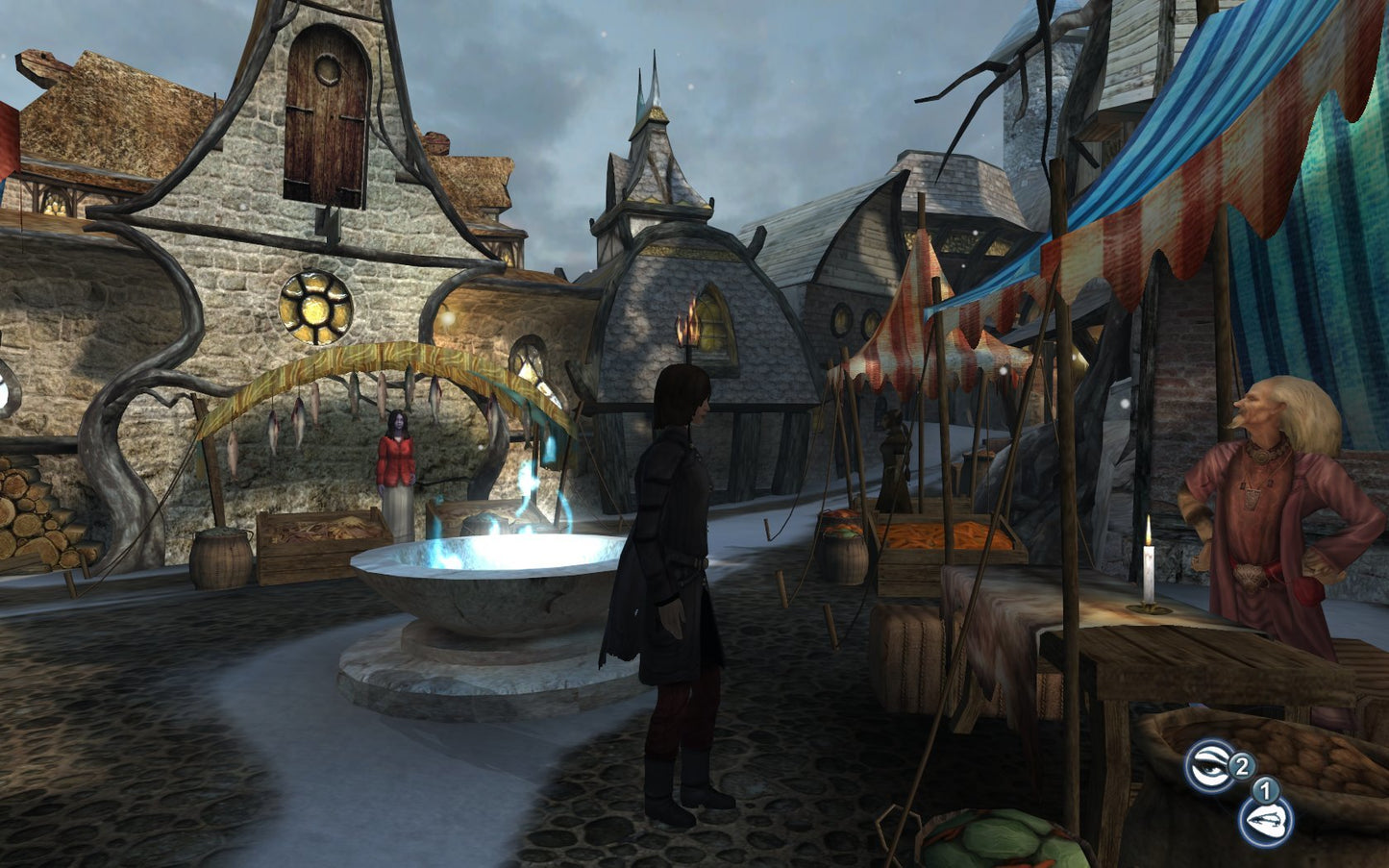This screenshot has width=1389, height=868.
Task: Select the mouth icon to talk
Action: click(x=1264, y=822)
